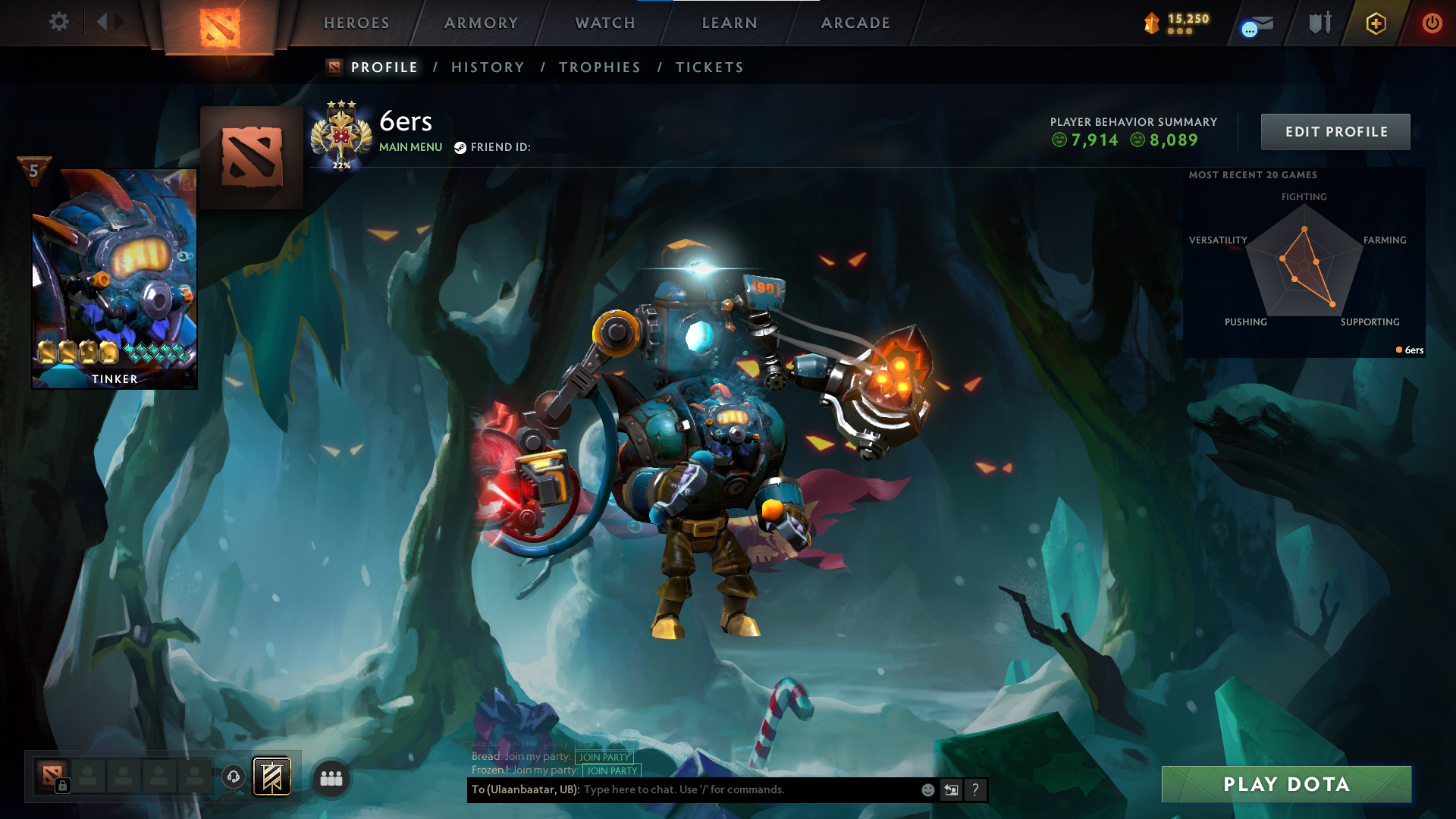Viewport: 1456px width, 819px height.
Task: Open the emoticon smiley in the chat bar
Action: point(927,789)
